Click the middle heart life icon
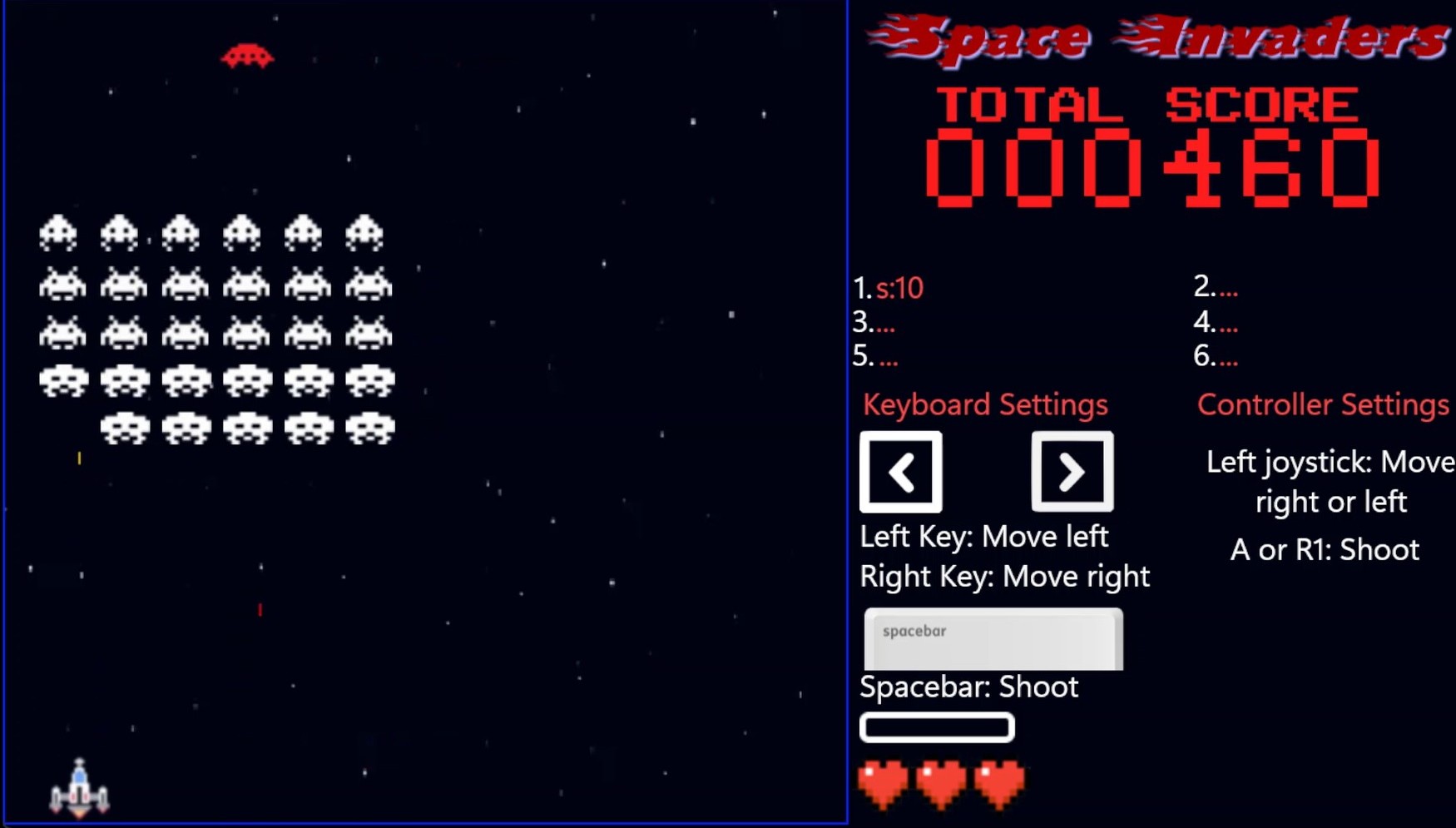 point(941,781)
